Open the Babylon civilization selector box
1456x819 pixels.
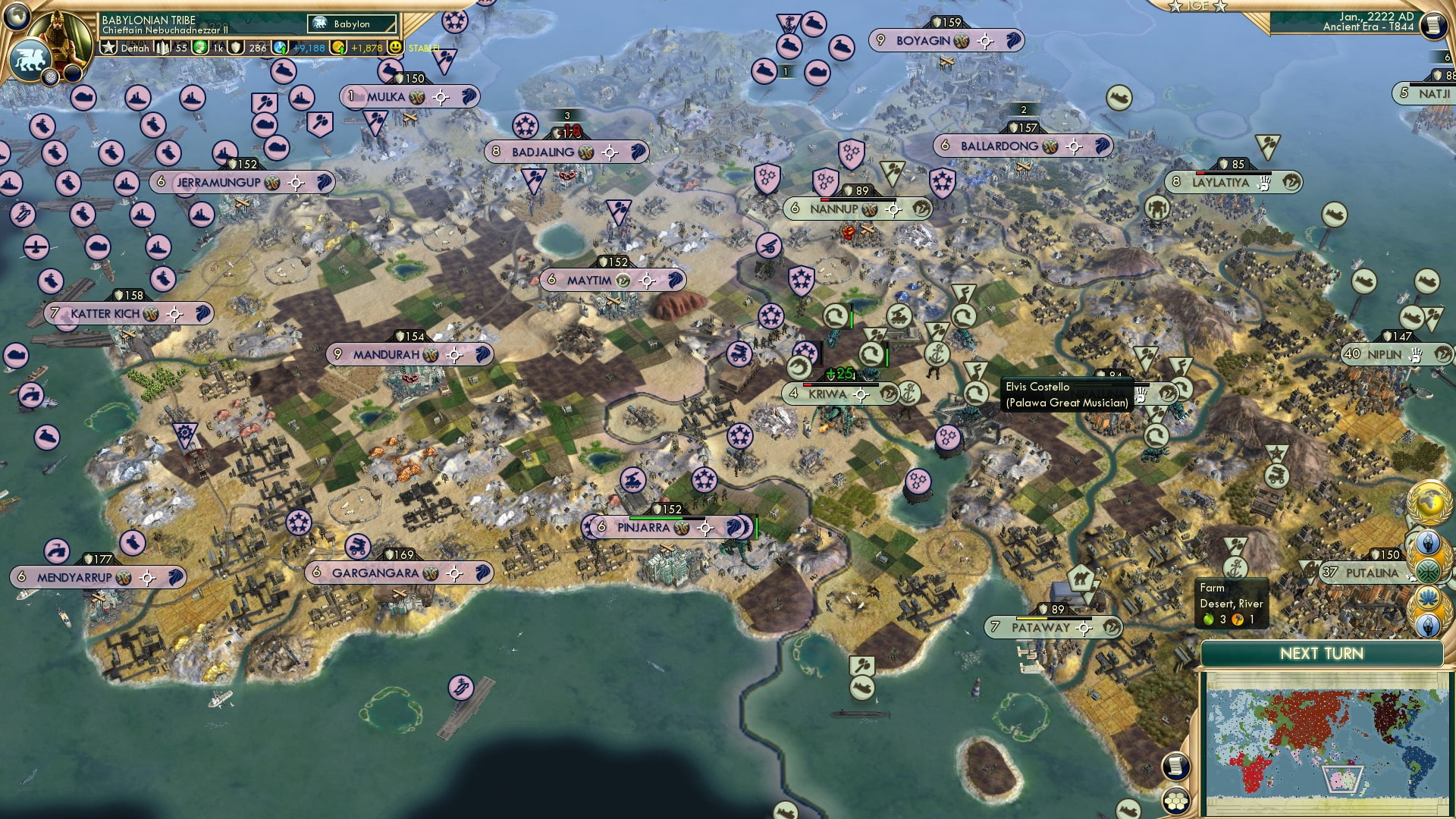(351, 24)
